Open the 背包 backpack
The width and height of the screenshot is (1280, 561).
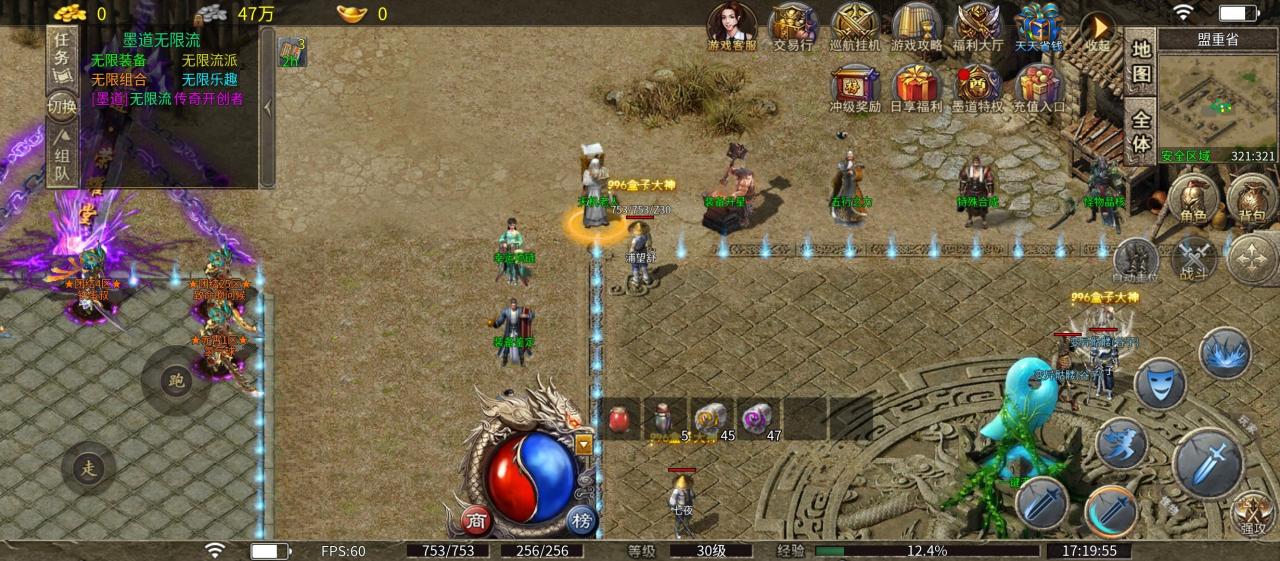[1250, 198]
